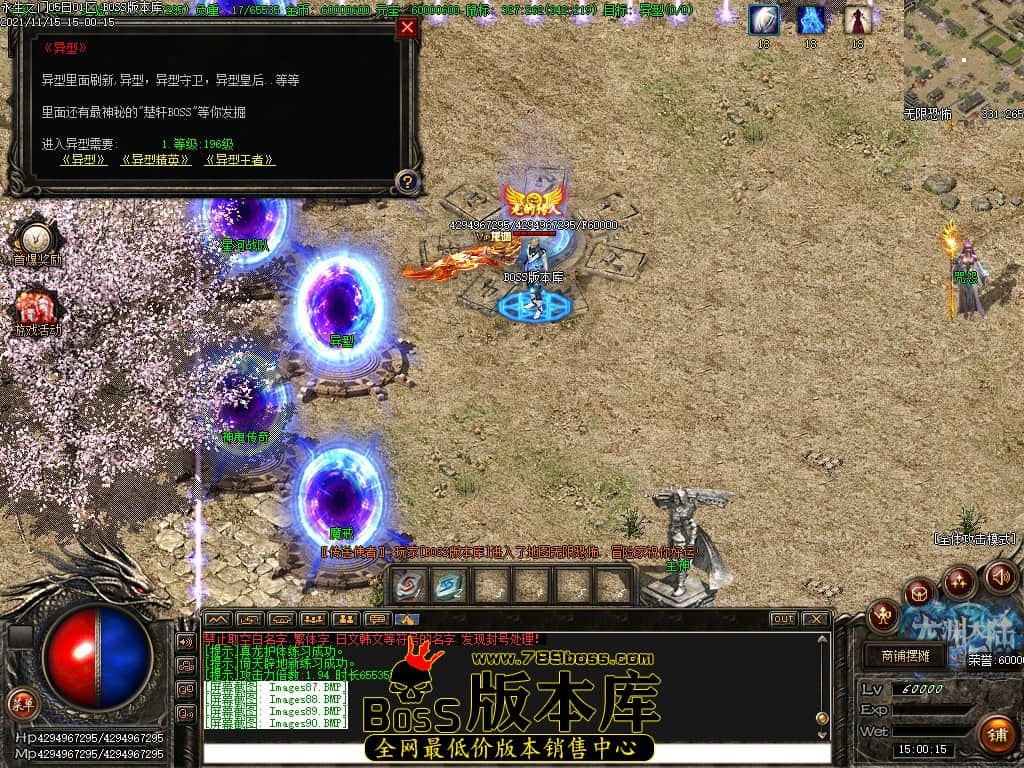This screenshot has width=1024, height=768.
Task: Choose the 《异型》 entry link
Action: click(x=85, y=160)
